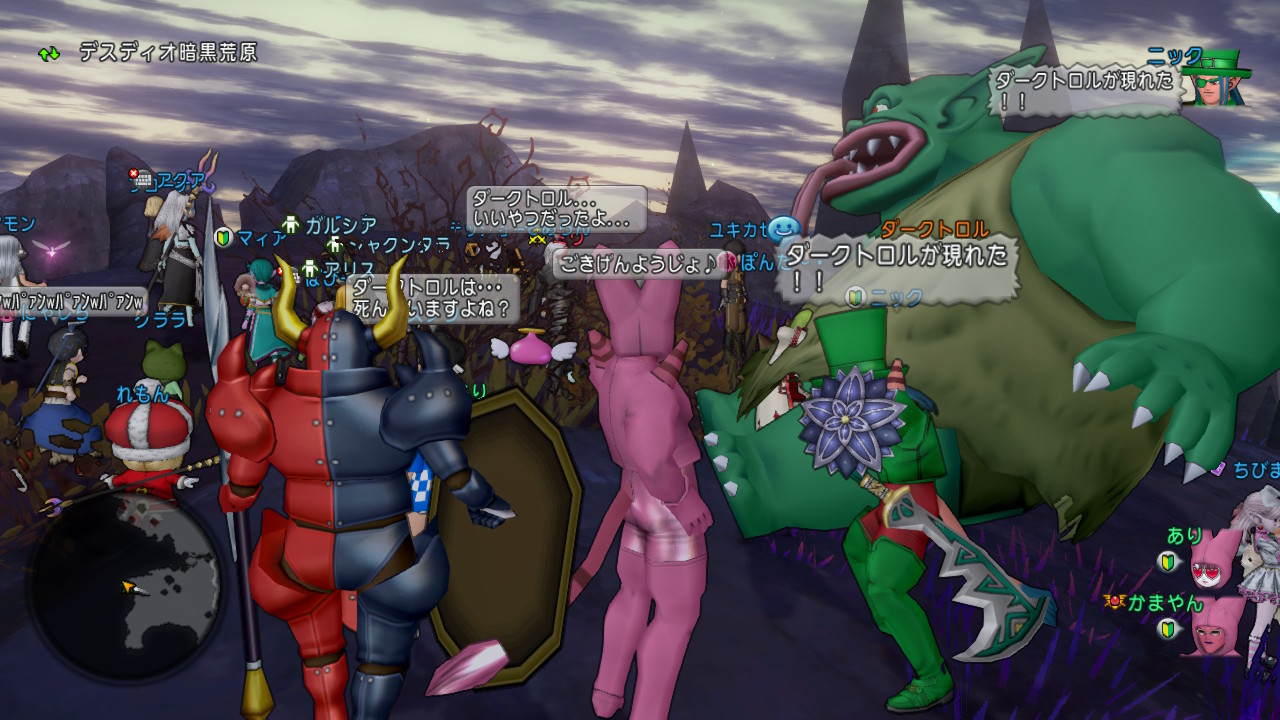
Task: Select party member かまやん's pink portrait
Action: pos(1215,626)
